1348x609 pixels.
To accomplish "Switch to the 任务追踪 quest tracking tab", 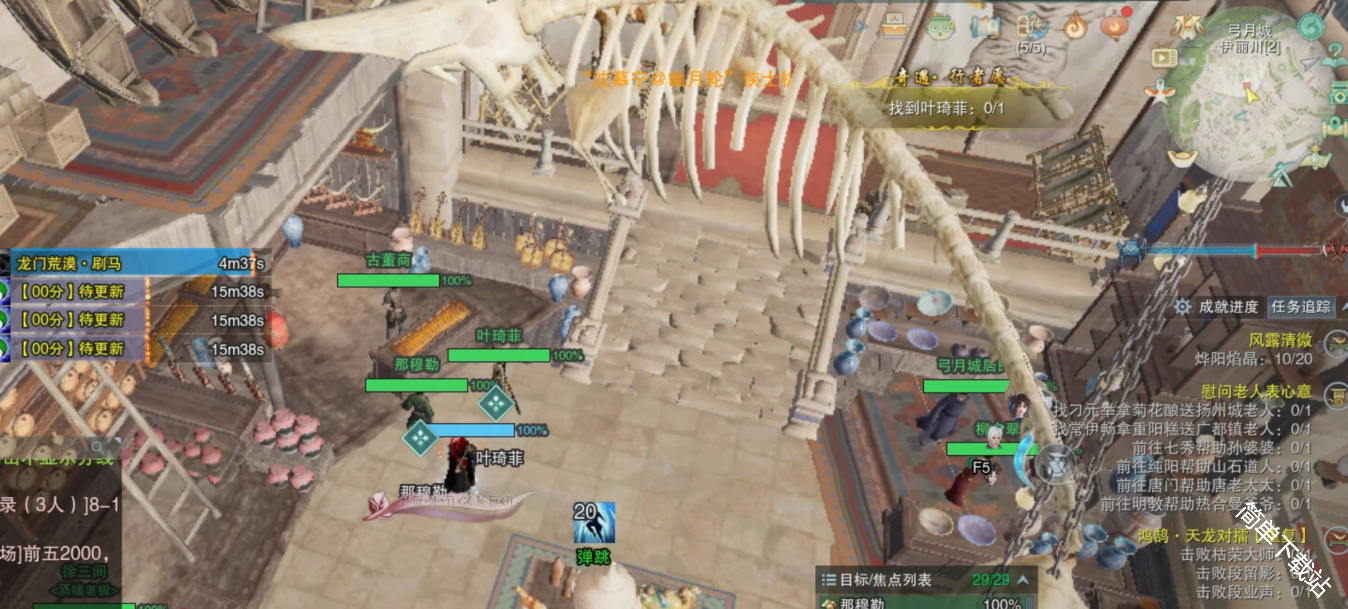I will (1300, 307).
